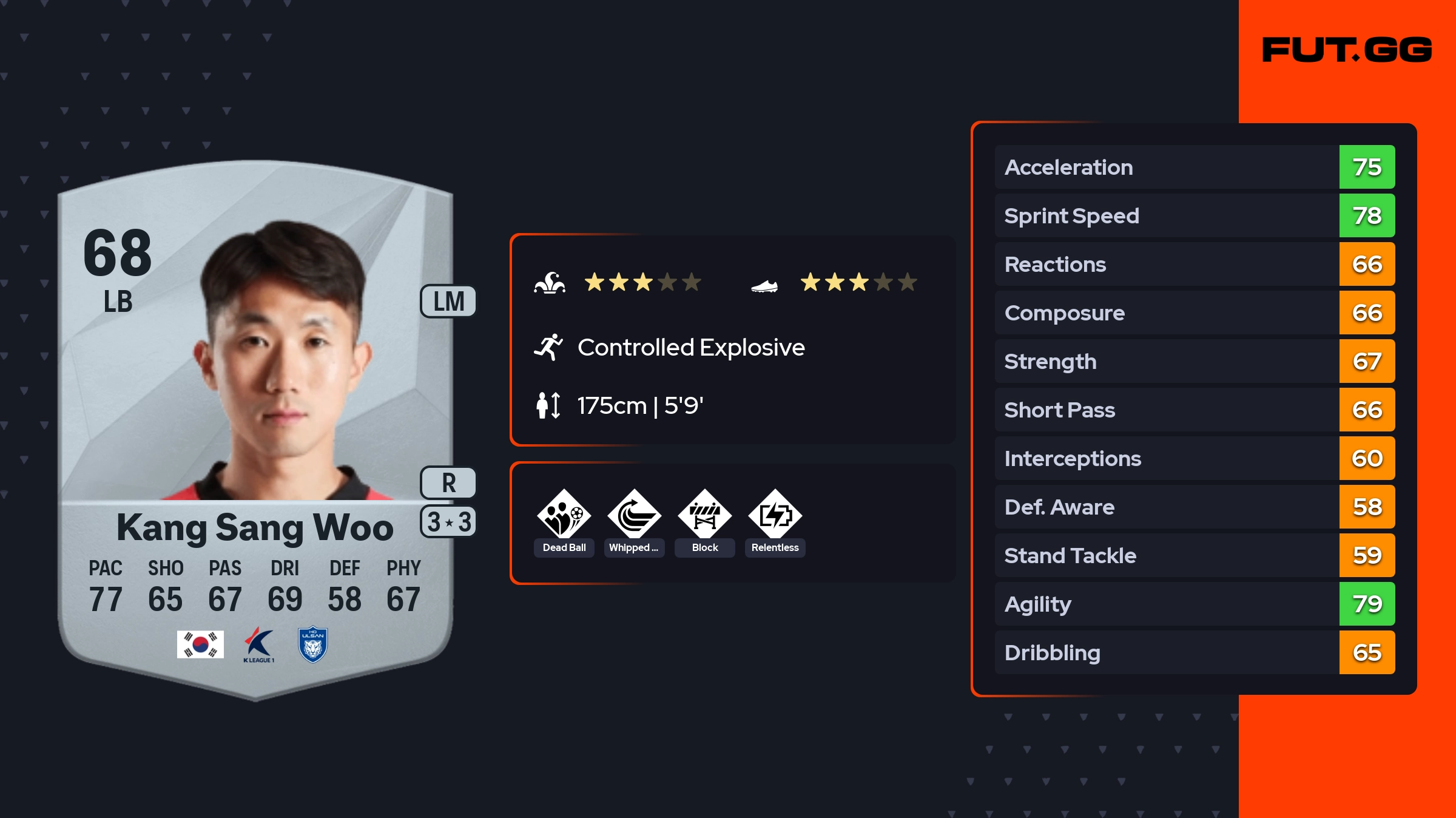
Task: Open the K League 1 logo
Action: [259, 644]
